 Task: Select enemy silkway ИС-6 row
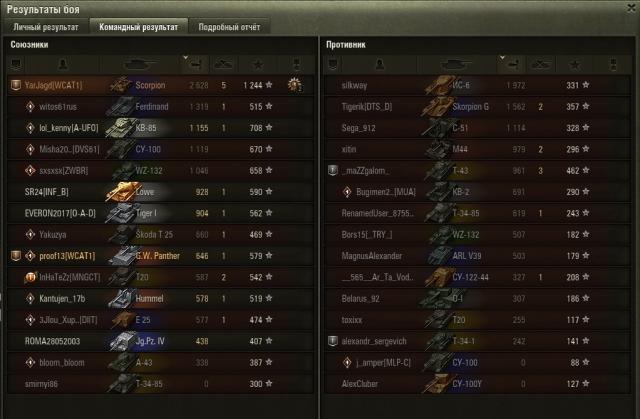(x=470, y=86)
